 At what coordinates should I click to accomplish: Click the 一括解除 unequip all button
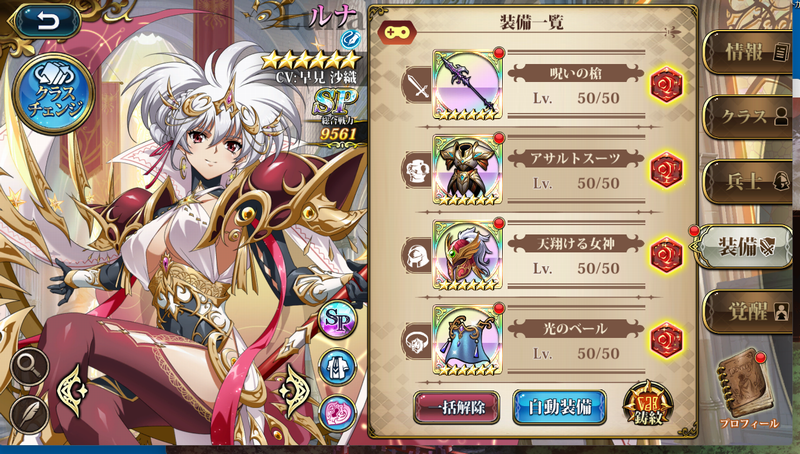click(456, 407)
